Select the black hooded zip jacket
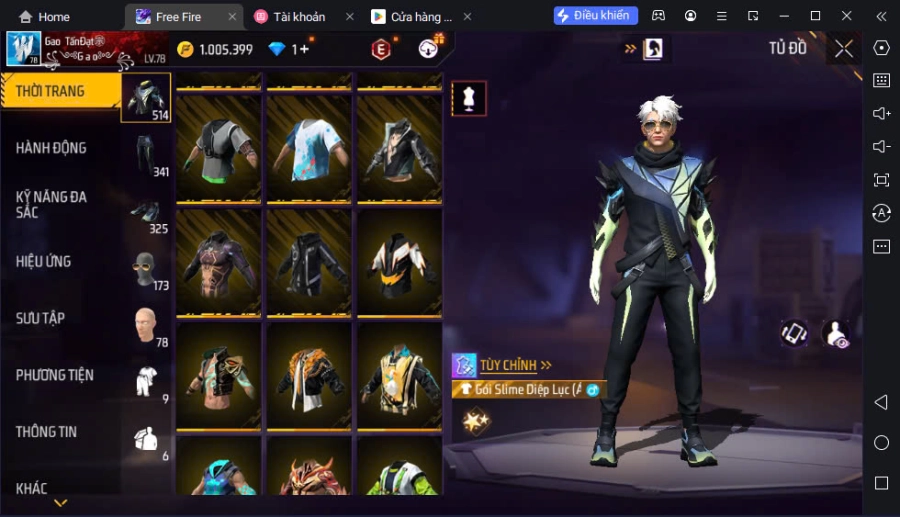This screenshot has height=517, width=900. coord(308,263)
